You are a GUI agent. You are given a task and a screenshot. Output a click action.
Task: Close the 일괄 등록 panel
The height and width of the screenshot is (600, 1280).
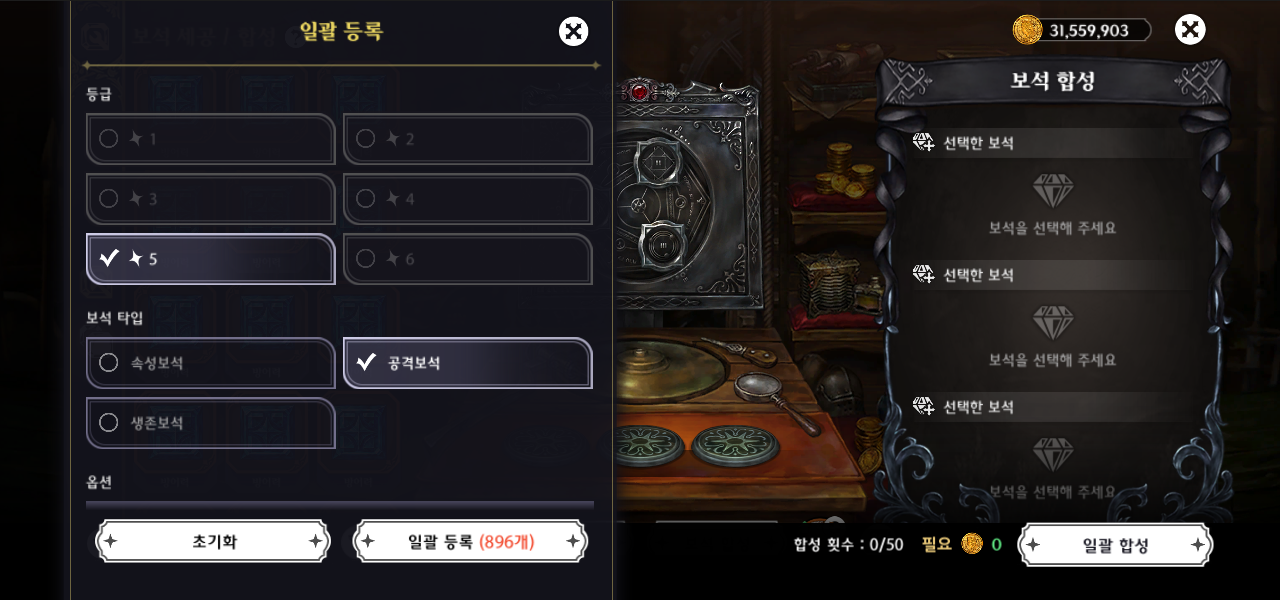(x=573, y=31)
